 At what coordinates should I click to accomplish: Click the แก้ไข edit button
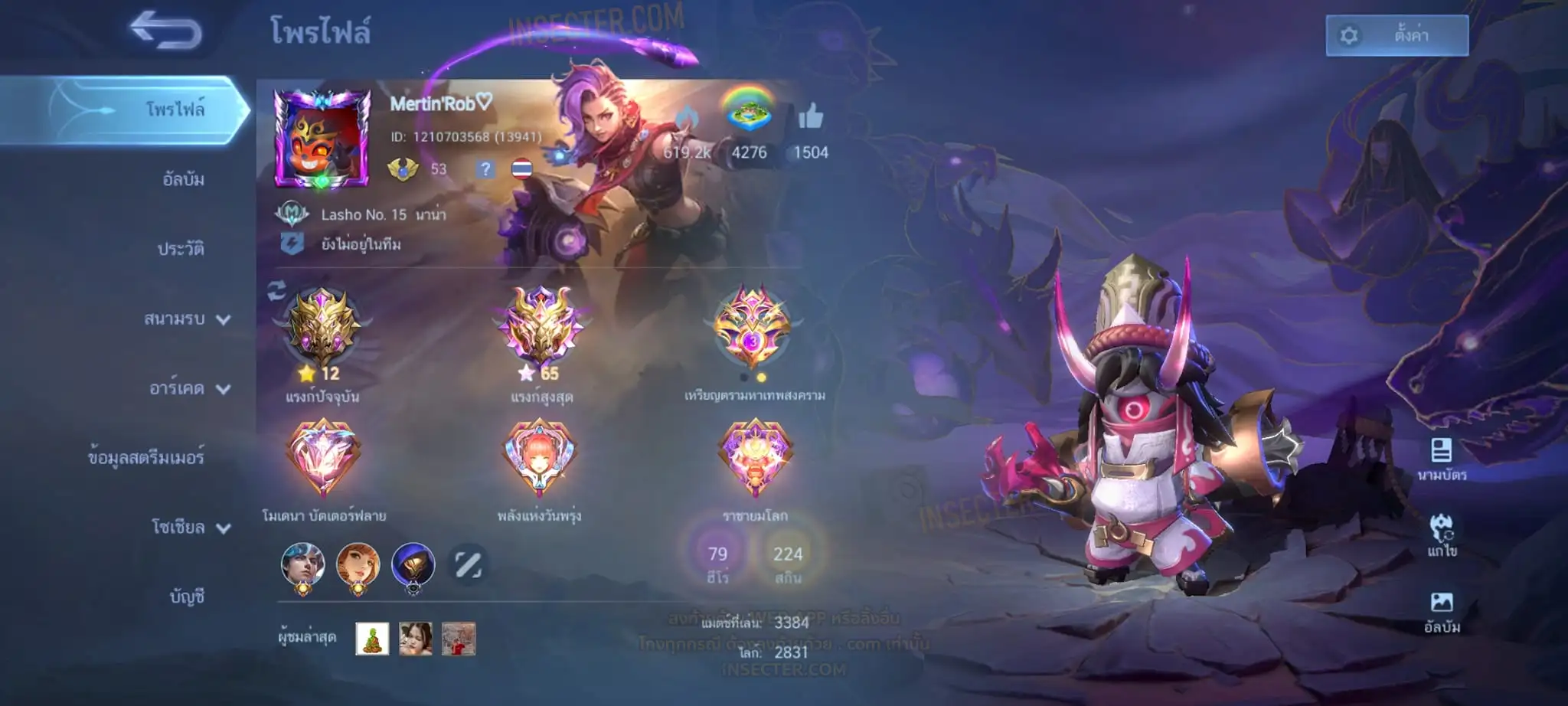click(x=1441, y=534)
